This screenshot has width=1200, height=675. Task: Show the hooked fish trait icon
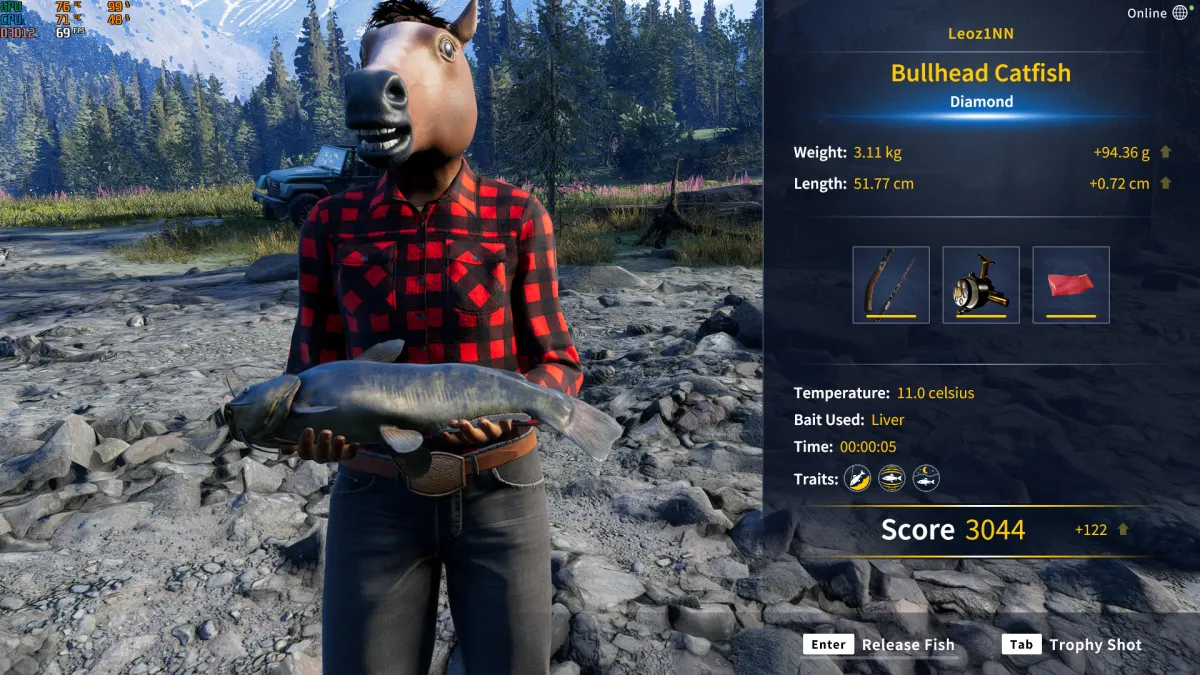(x=857, y=479)
